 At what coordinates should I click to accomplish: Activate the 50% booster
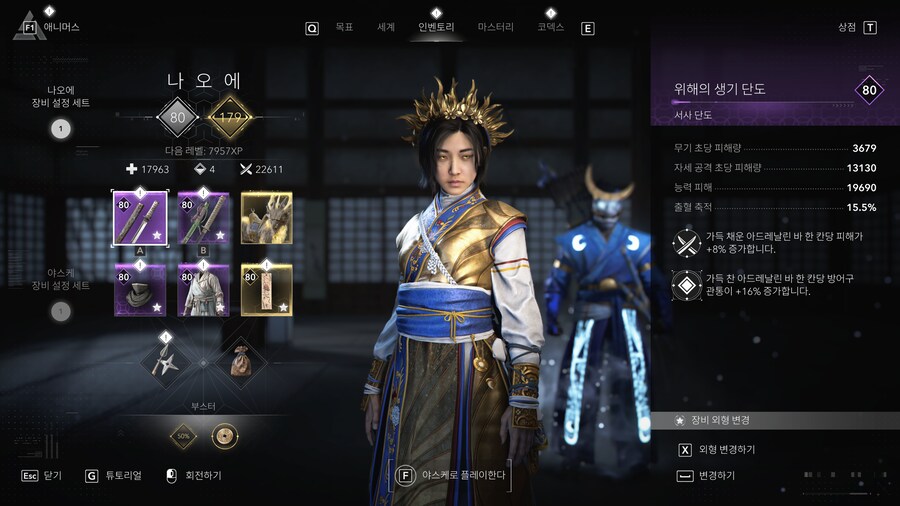click(184, 436)
